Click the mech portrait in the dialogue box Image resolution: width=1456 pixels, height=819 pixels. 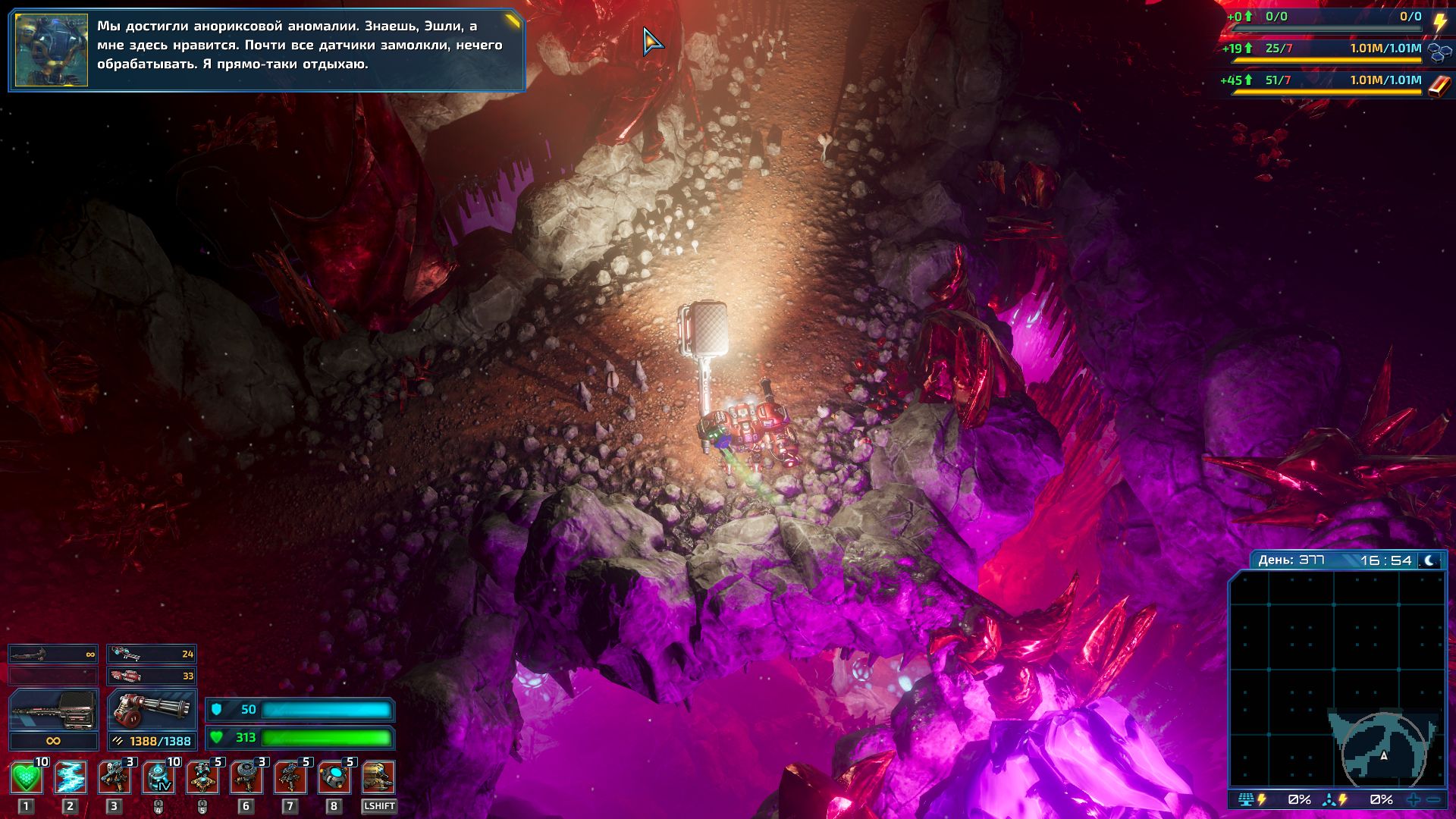tap(52, 50)
